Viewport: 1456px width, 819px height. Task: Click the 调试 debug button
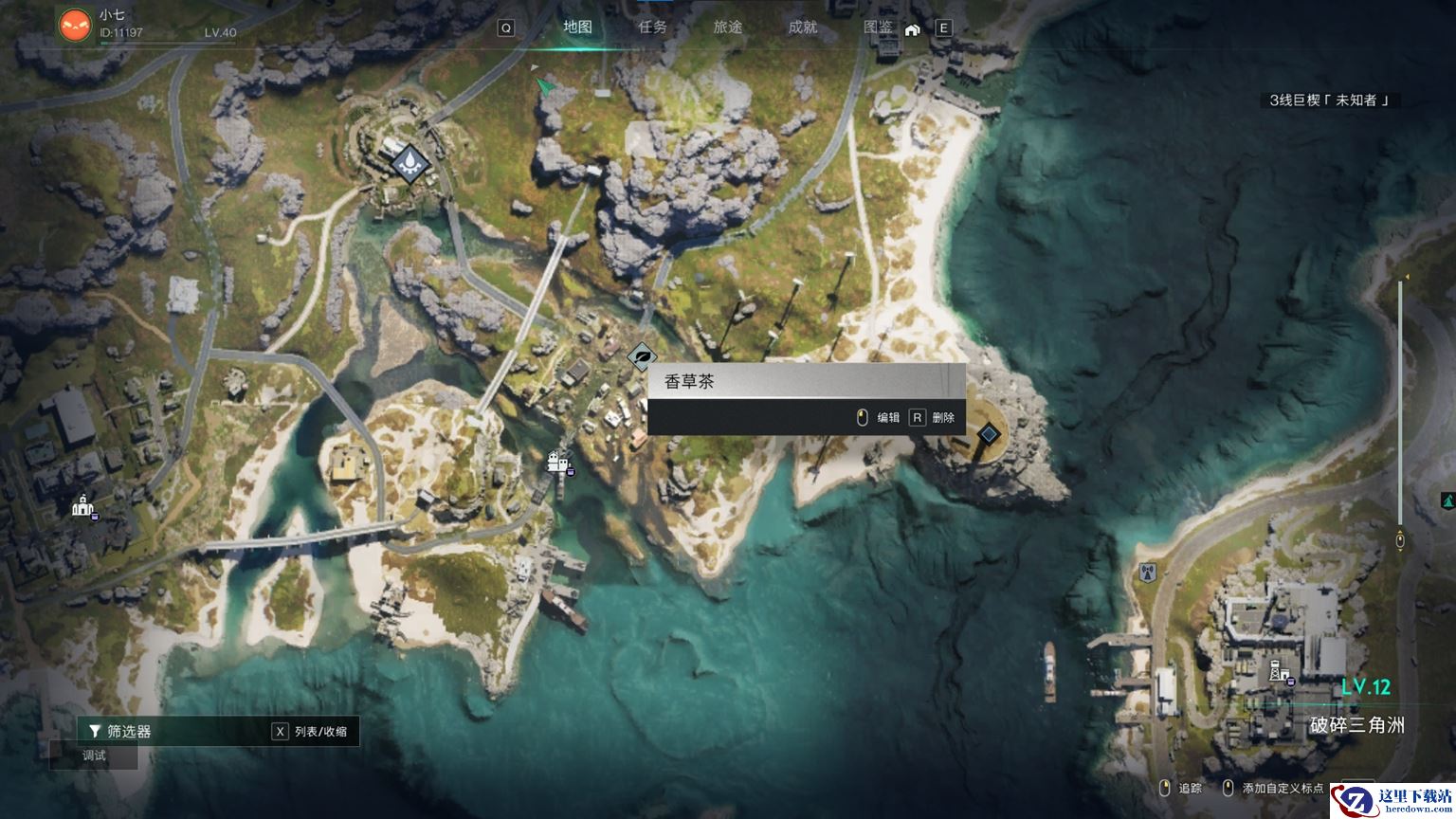[x=94, y=755]
